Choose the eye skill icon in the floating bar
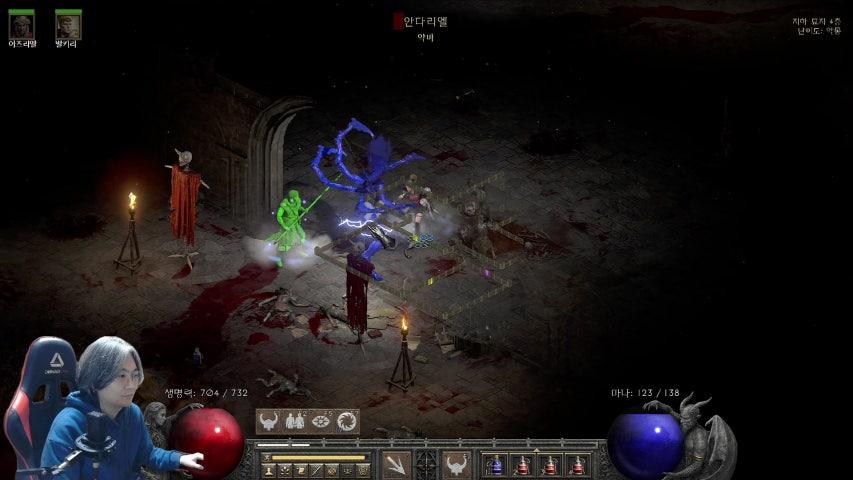The height and width of the screenshot is (480, 853). pos(321,421)
